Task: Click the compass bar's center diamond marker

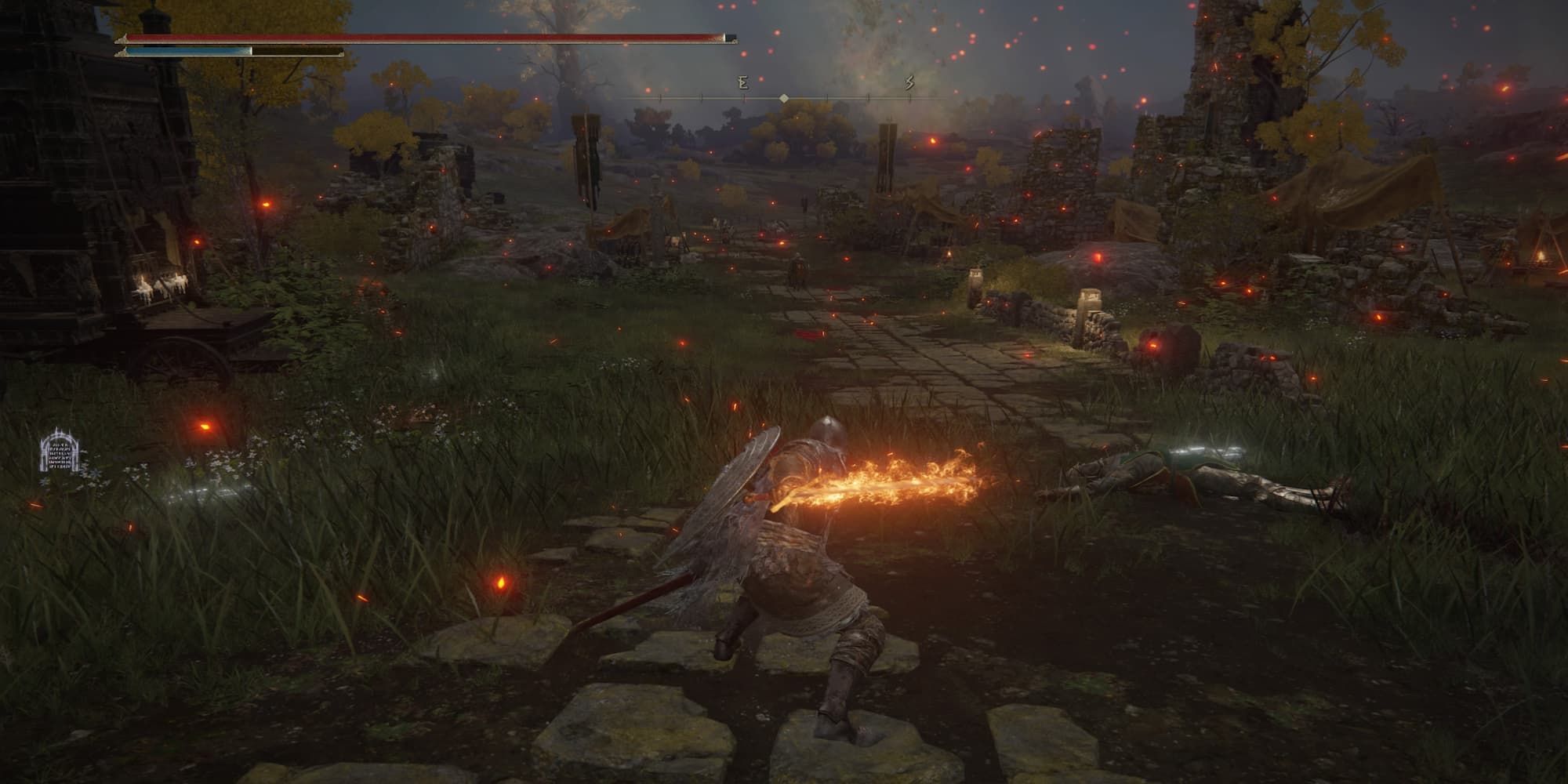Action: tap(783, 98)
